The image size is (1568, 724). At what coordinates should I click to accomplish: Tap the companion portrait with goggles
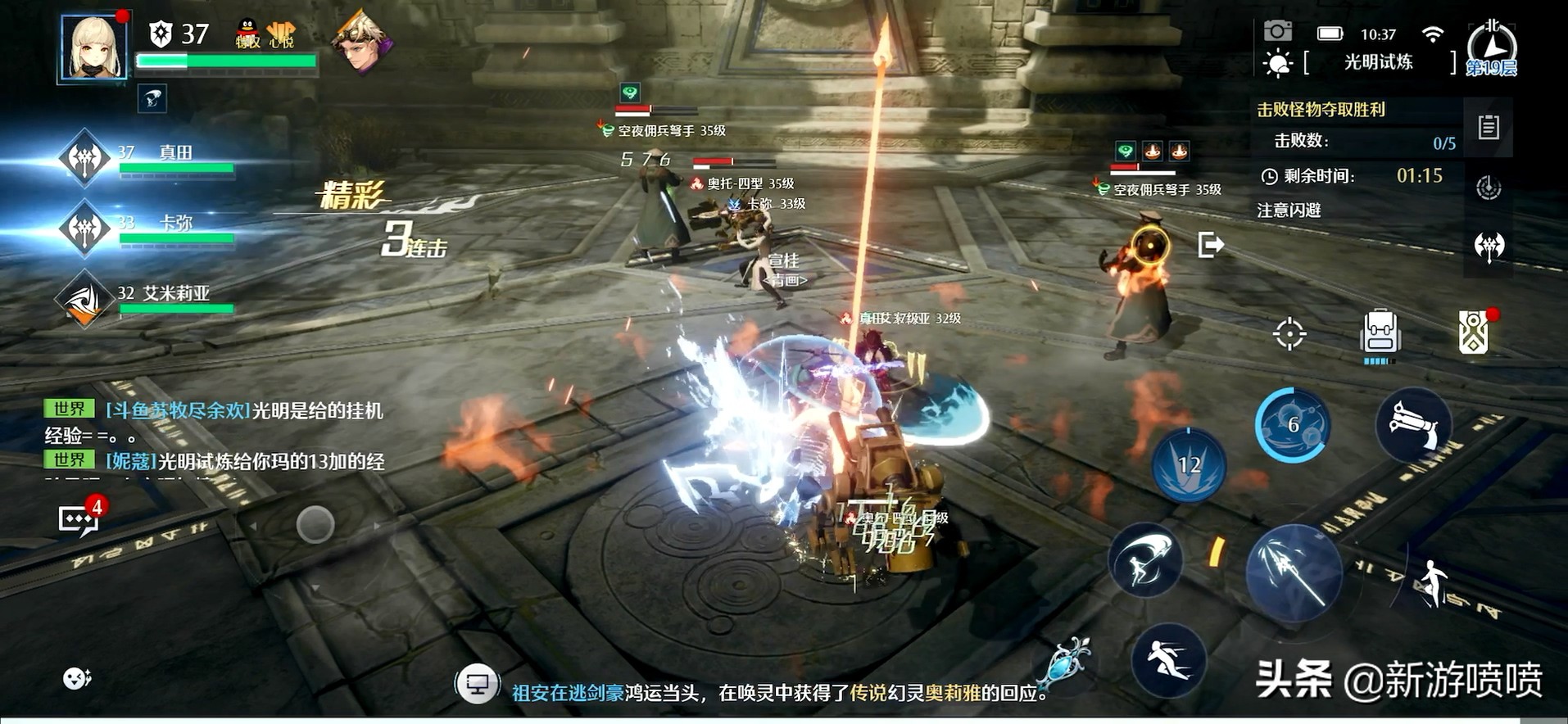(x=360, y=43)
